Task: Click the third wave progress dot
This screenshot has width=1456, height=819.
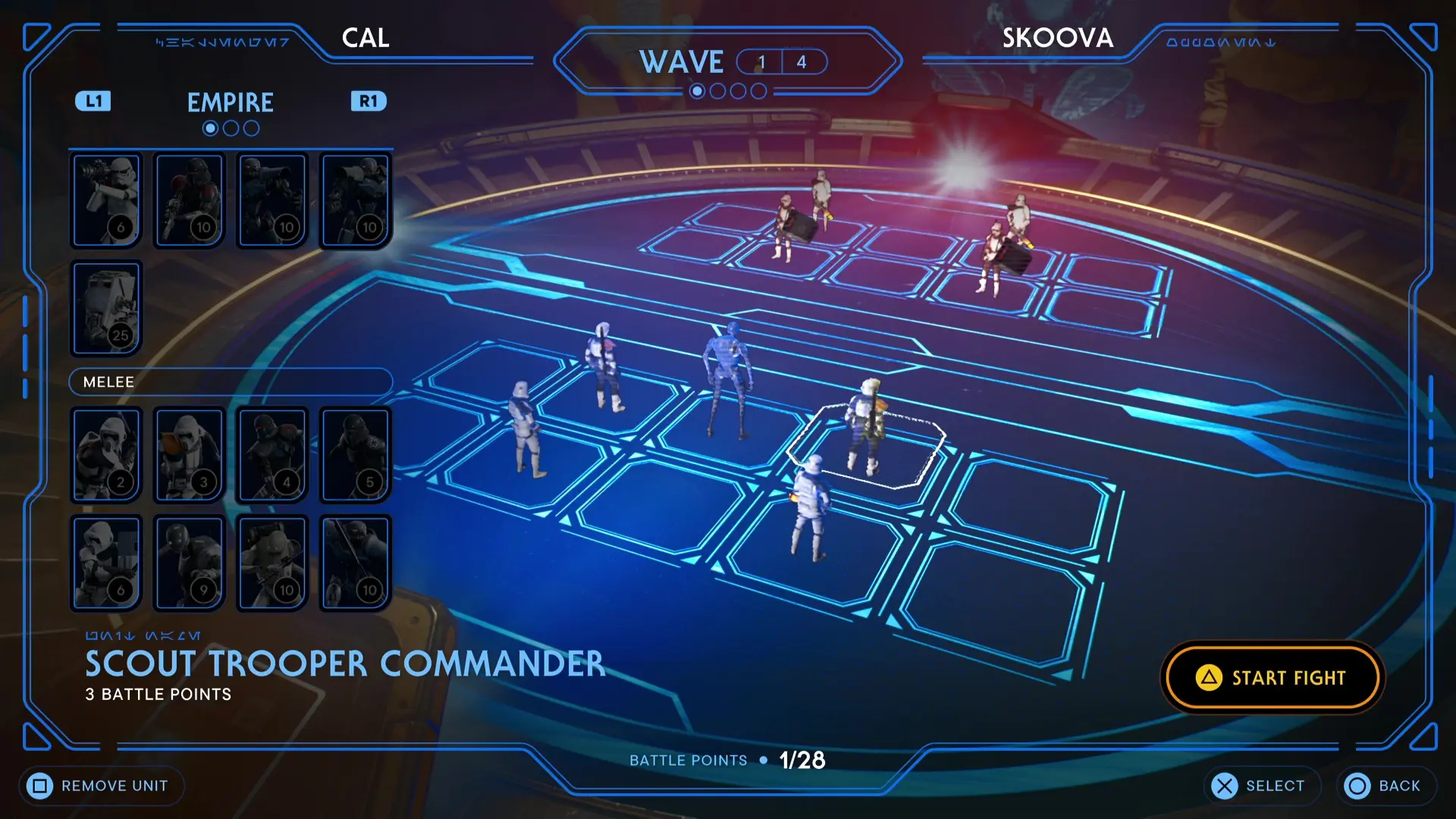Action: point(738,90)
